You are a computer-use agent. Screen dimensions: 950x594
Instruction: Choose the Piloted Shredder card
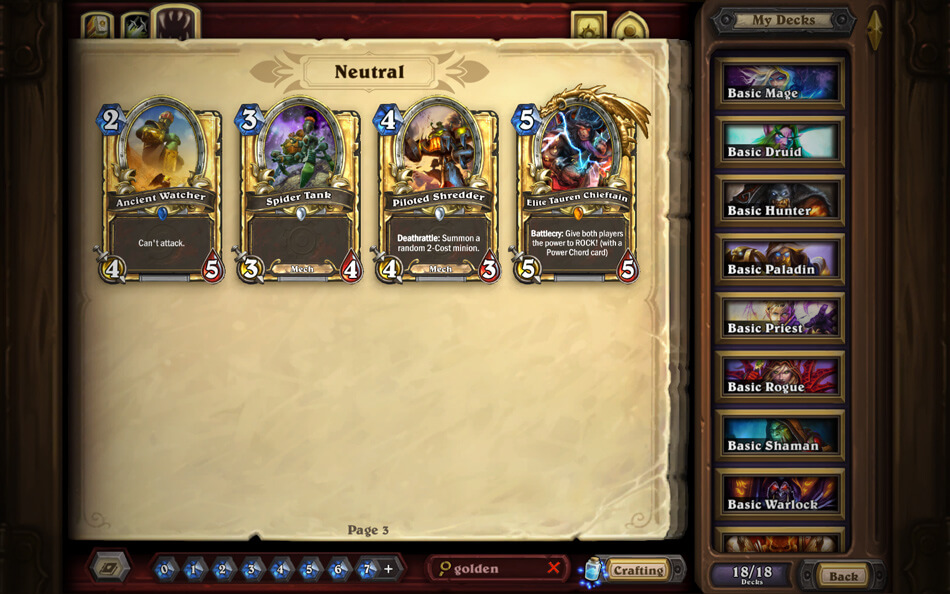pyautogui.click(x=438, y=192)
